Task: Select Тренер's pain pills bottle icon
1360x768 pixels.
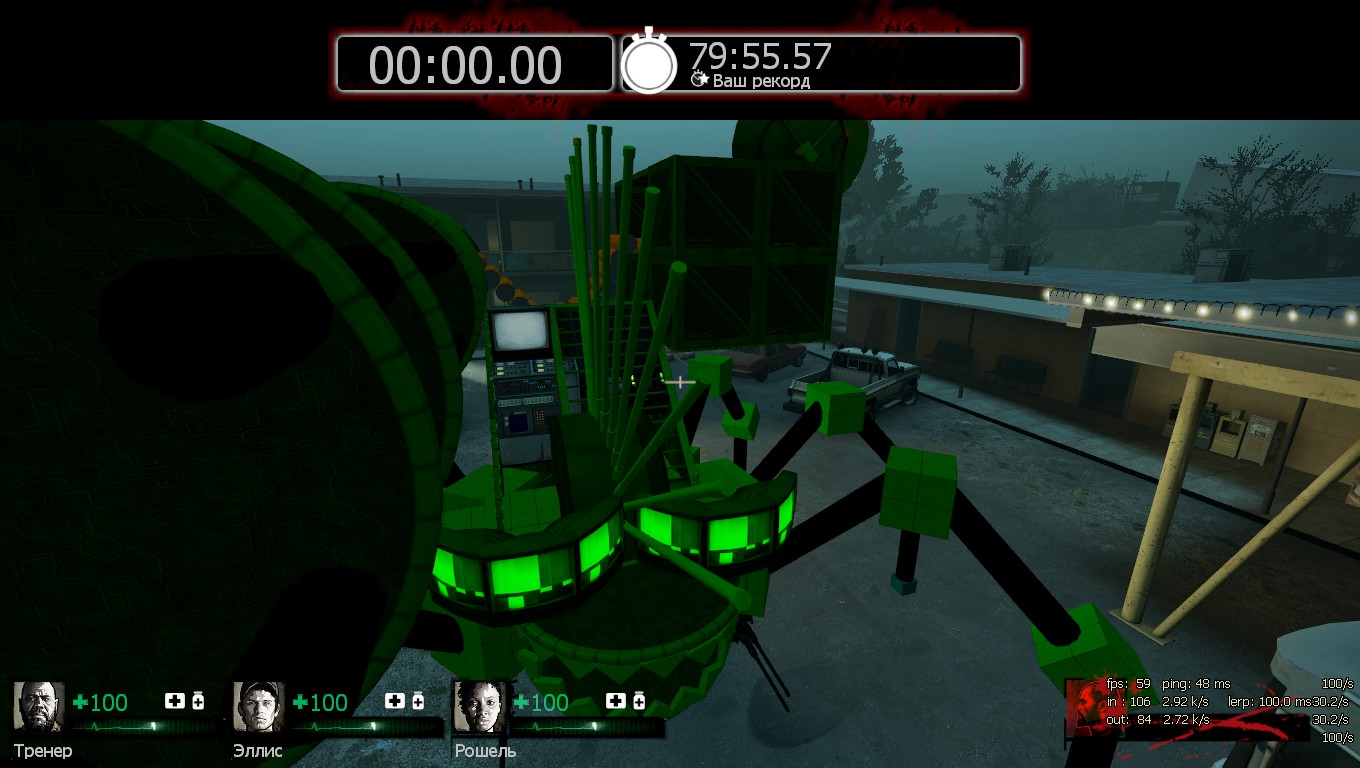Action: (198, 701)
